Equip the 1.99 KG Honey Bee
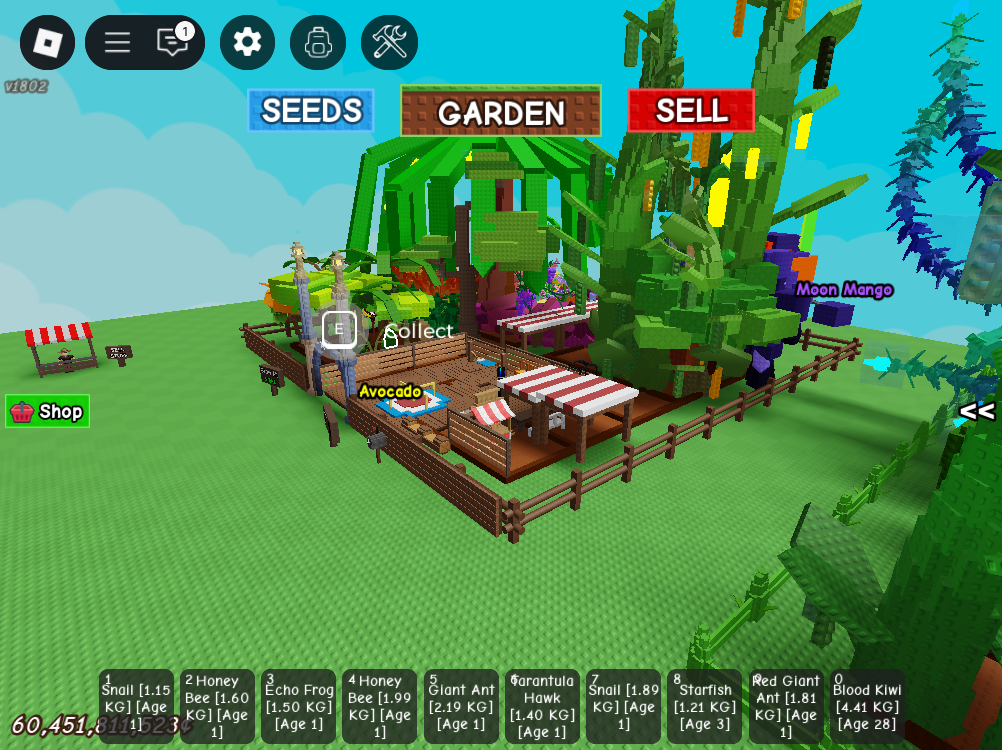1002x750 pixels. click(379, 706)
